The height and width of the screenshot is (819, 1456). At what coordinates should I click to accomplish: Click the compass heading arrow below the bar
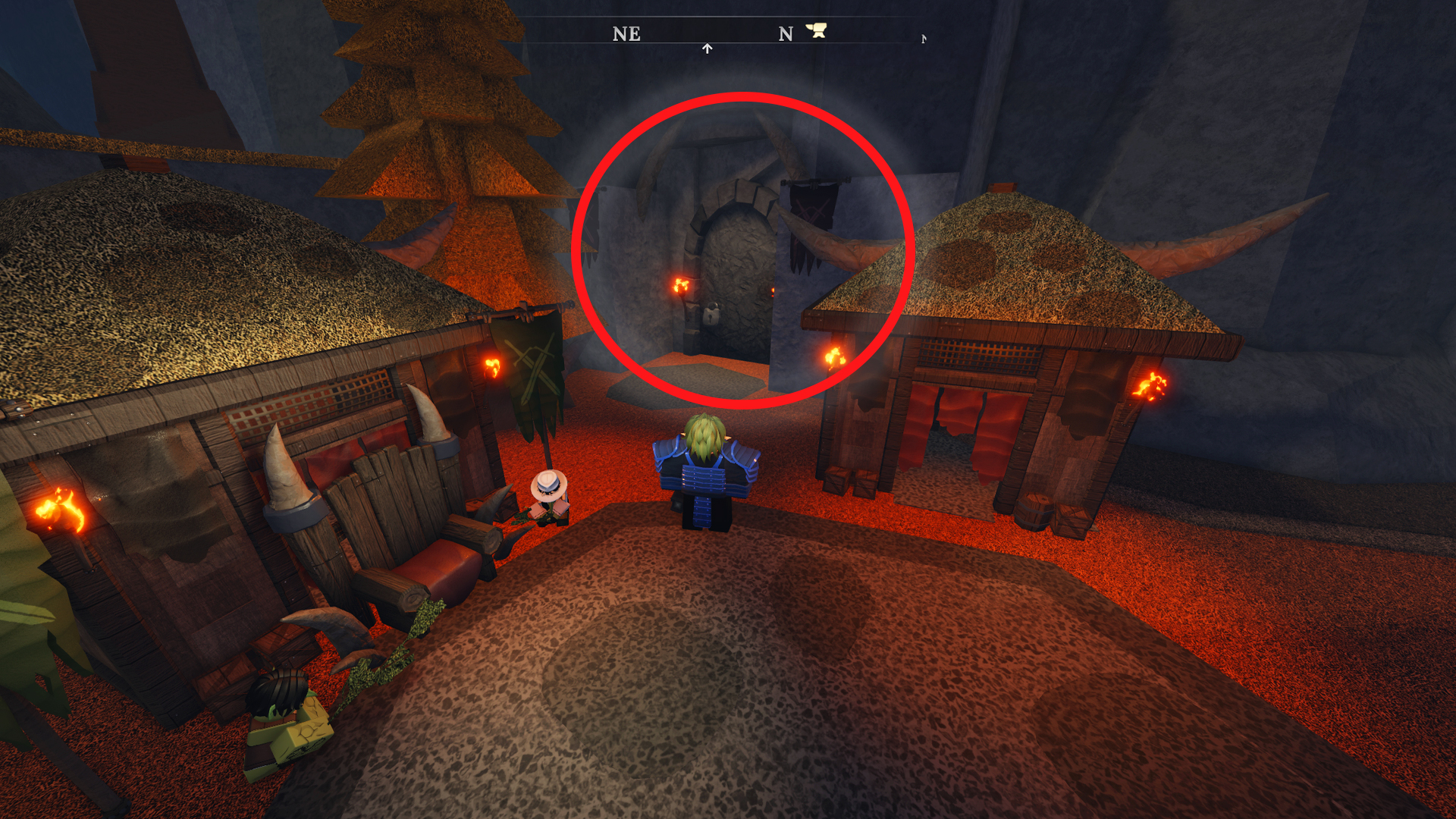click(707, 46)
